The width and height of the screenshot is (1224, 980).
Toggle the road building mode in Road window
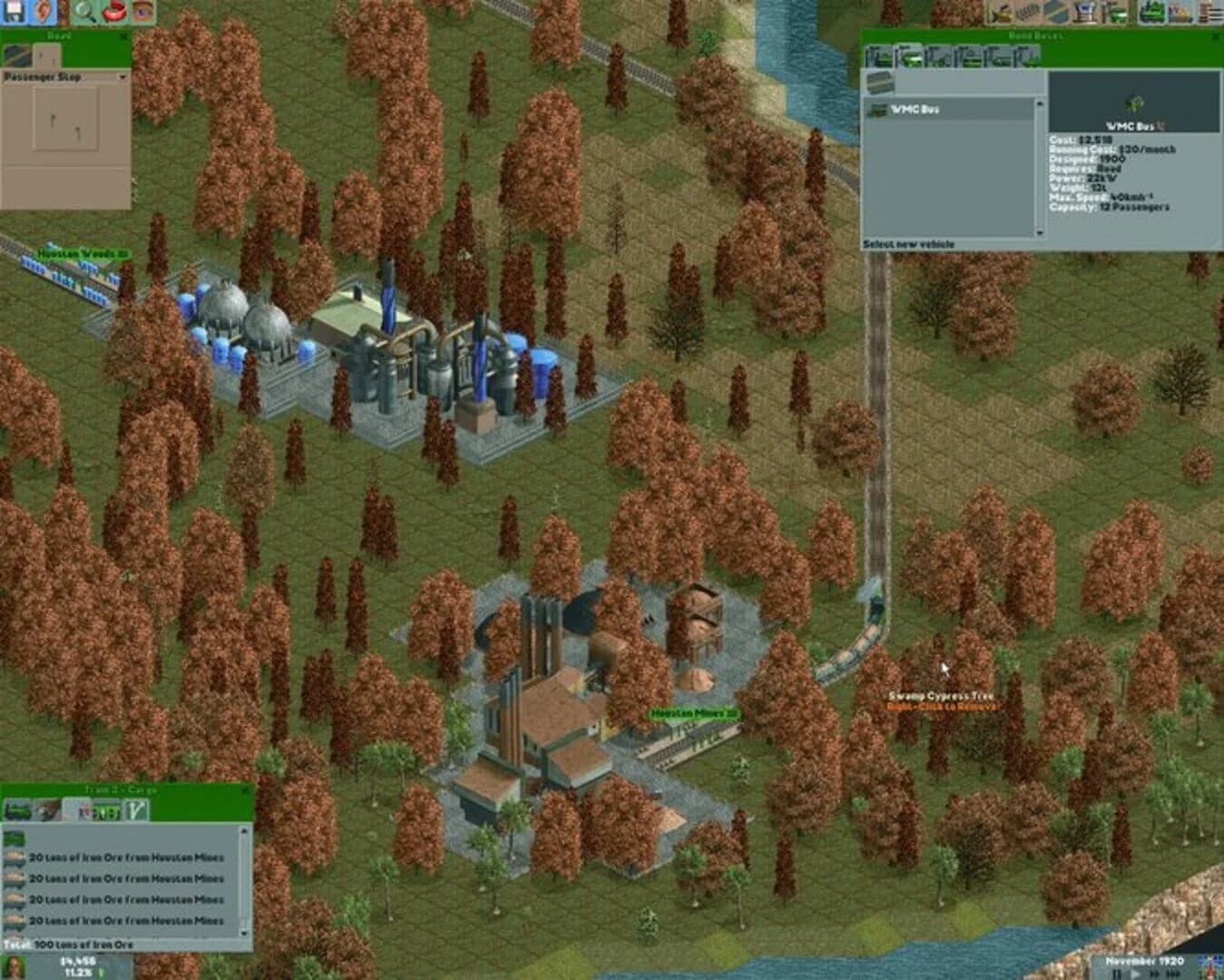click(15, 54)
